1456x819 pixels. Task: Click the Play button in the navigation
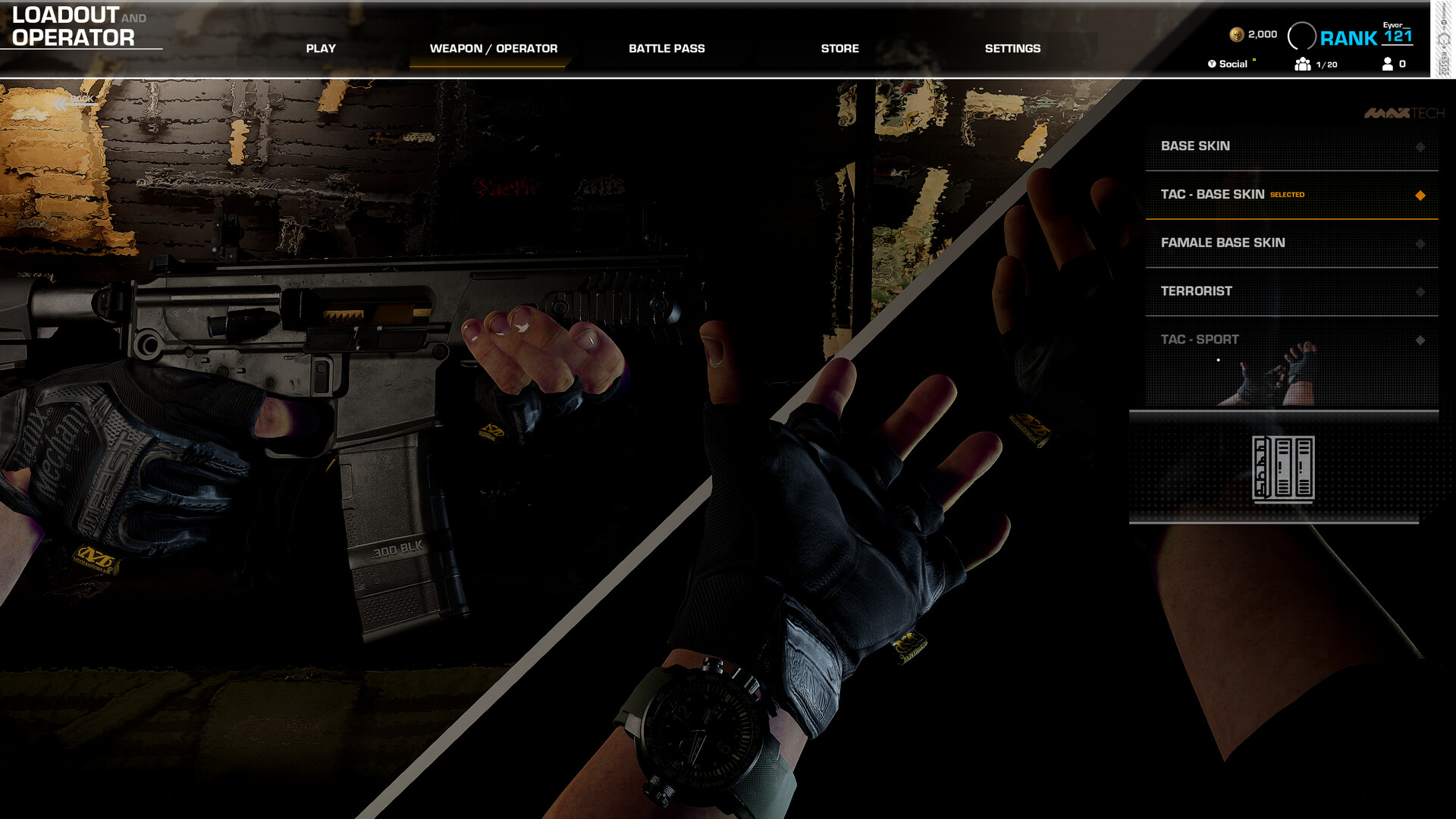[x=321, y=48]
